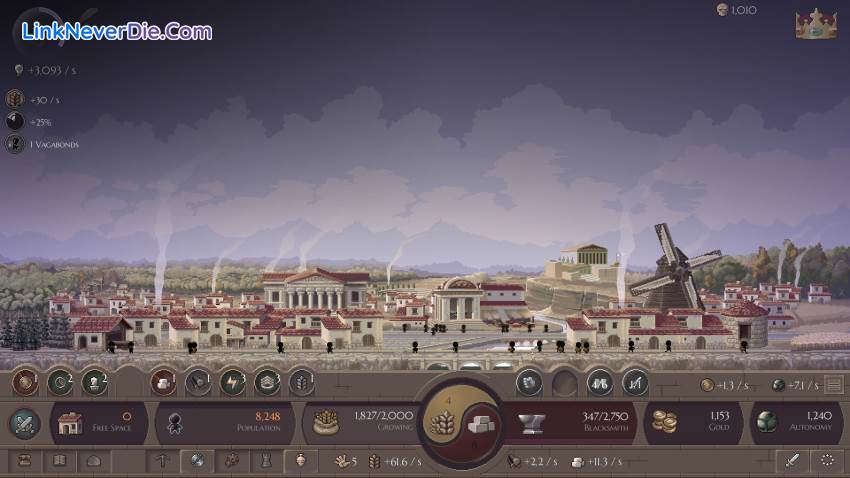Open the Autonomy panel
850x478 pixels.
796,422
